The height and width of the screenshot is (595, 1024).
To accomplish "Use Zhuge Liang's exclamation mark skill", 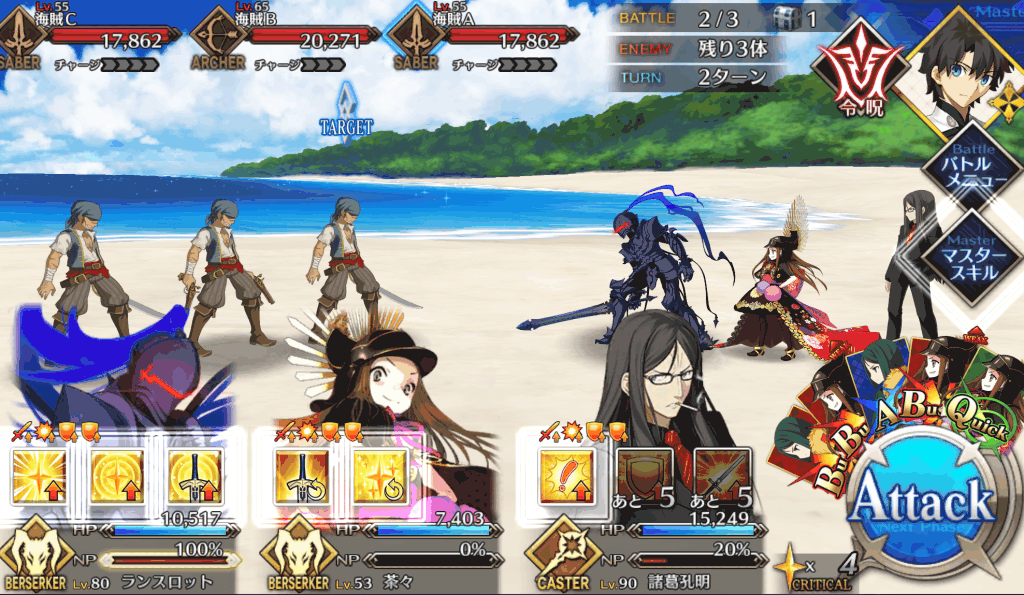I will pyautogui.click(x=565, y=476).
